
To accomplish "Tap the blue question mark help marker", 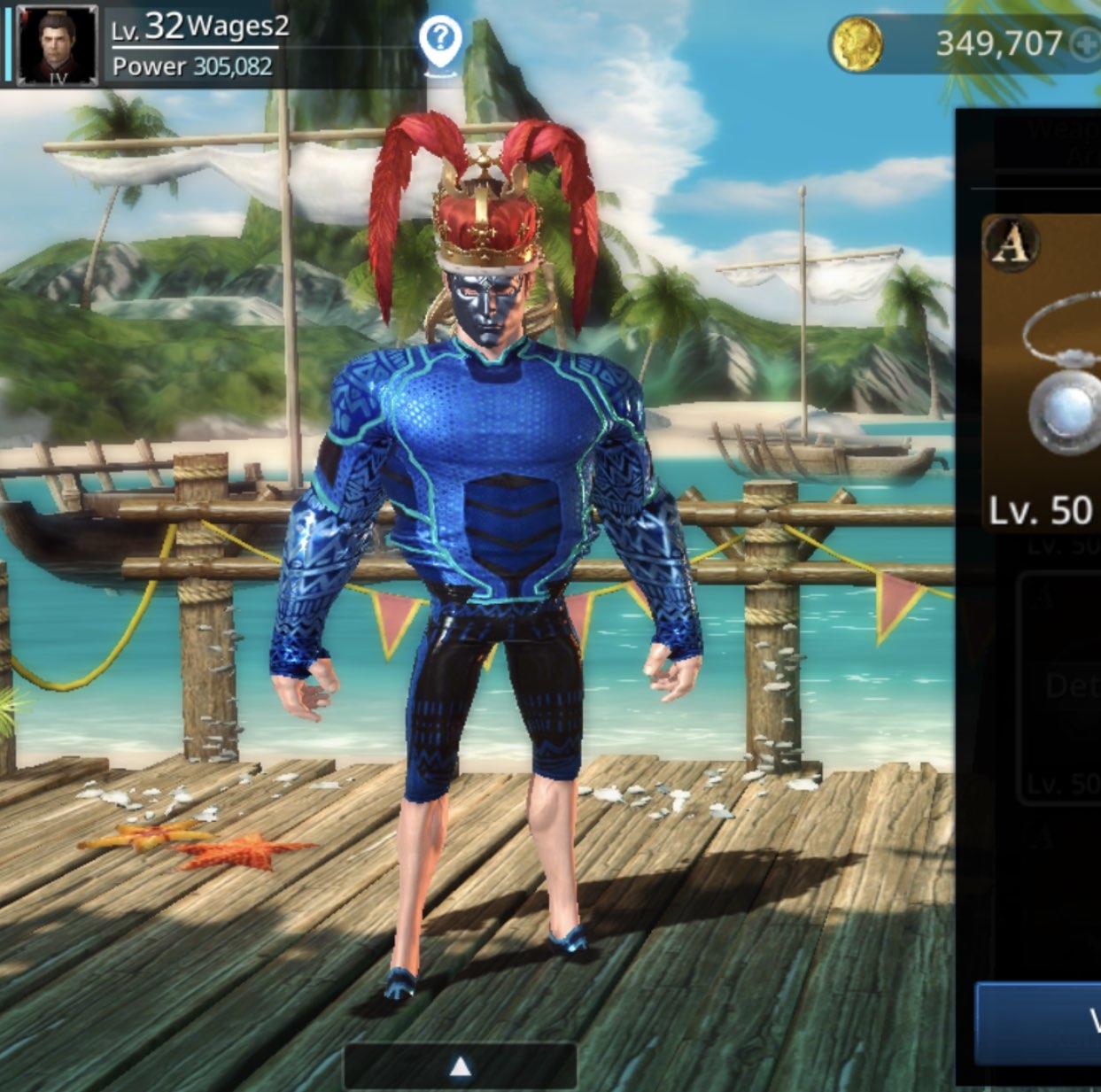I will pyautogui.click(x=441, y=40).
